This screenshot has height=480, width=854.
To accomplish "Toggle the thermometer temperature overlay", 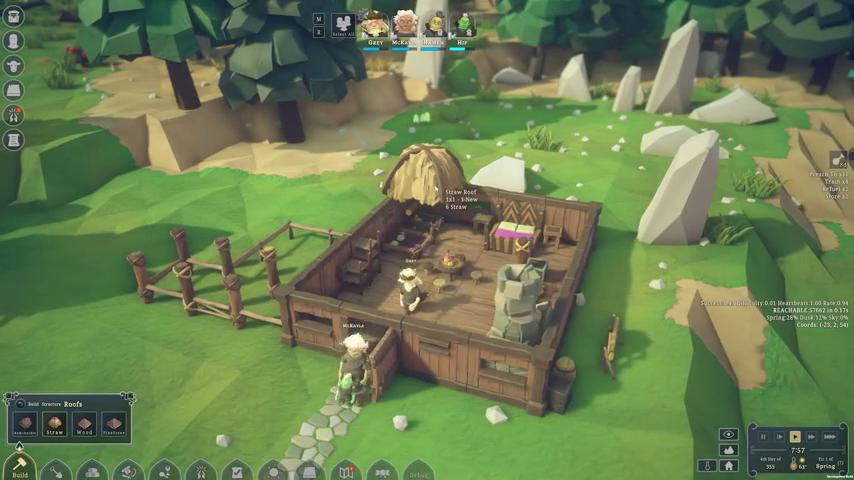I will (707, 466).
